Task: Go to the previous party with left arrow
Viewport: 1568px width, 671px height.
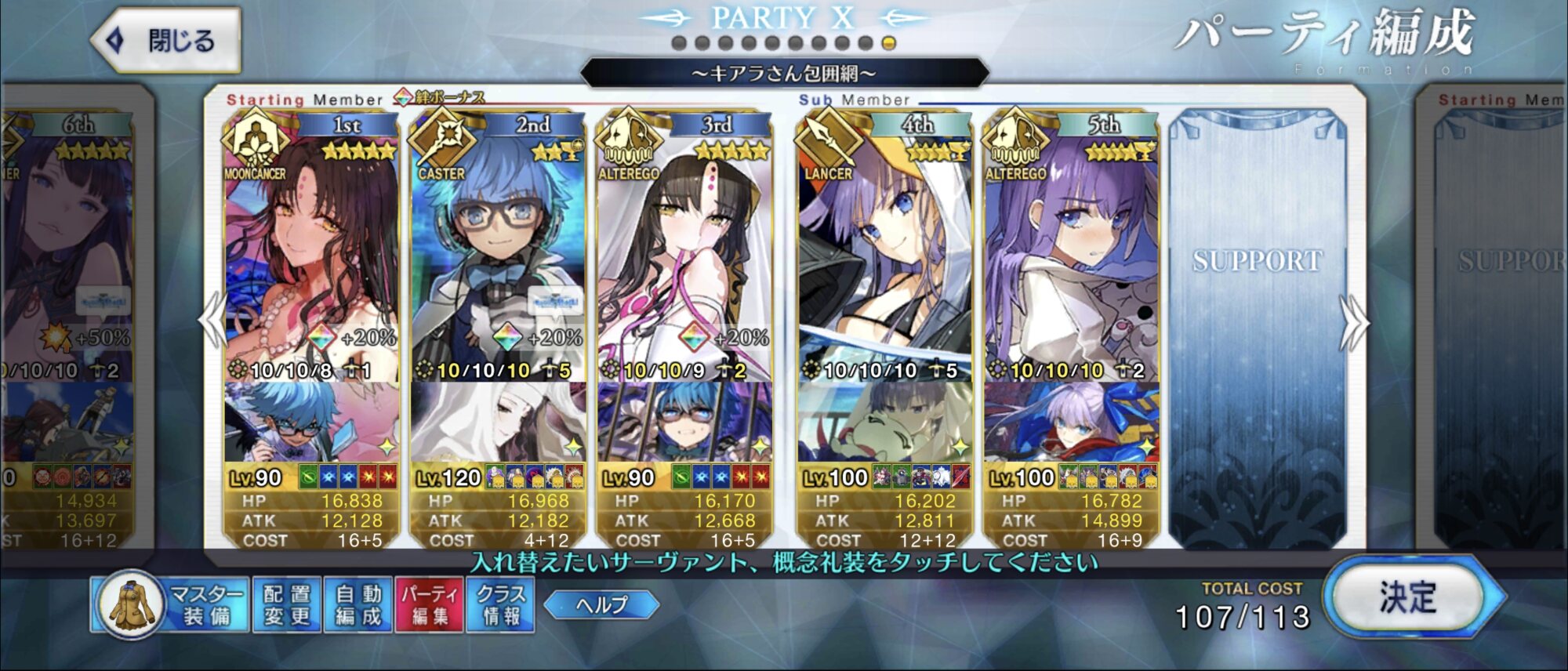Action: point(213,320)
